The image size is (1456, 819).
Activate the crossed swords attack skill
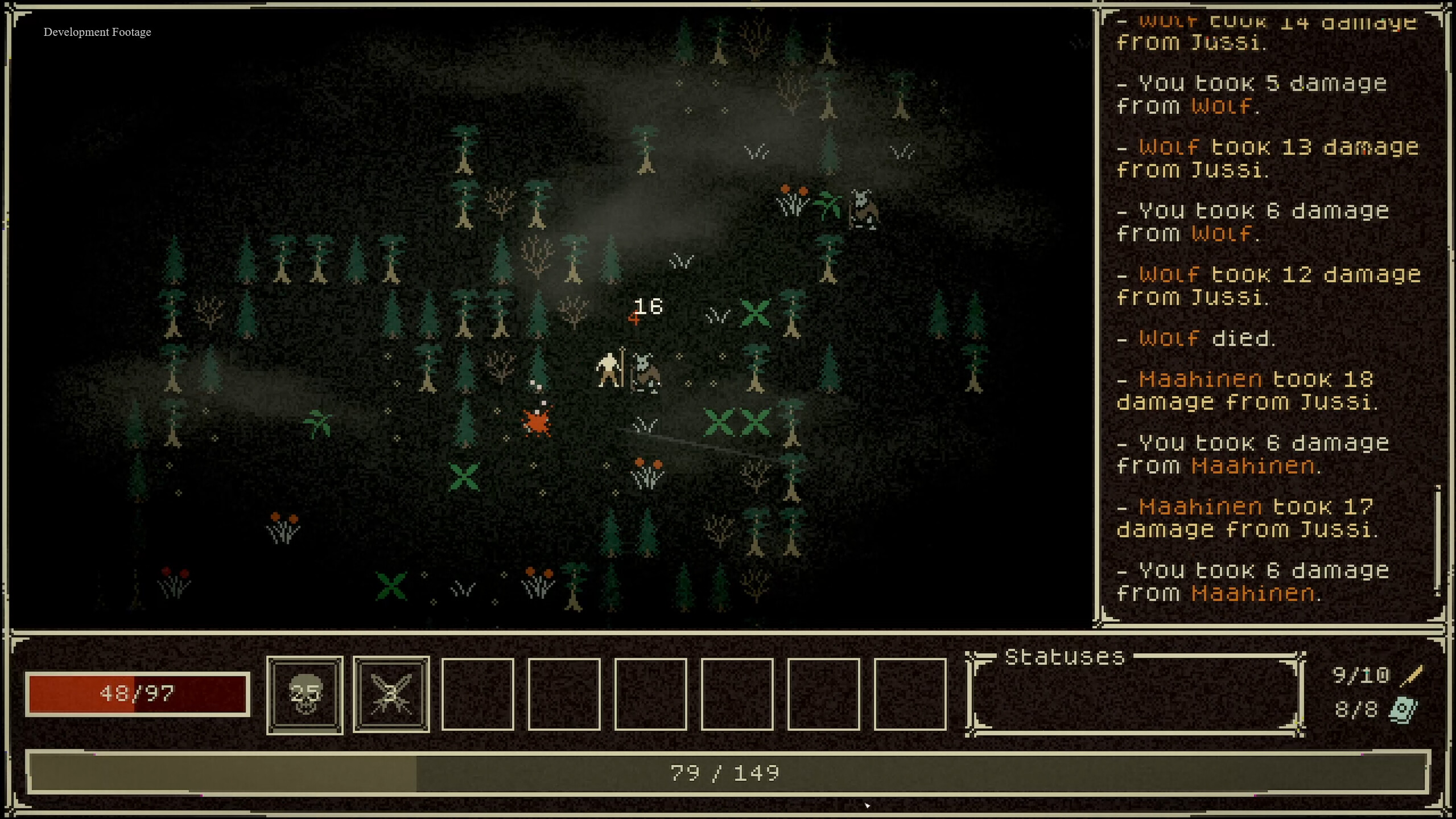391,693
